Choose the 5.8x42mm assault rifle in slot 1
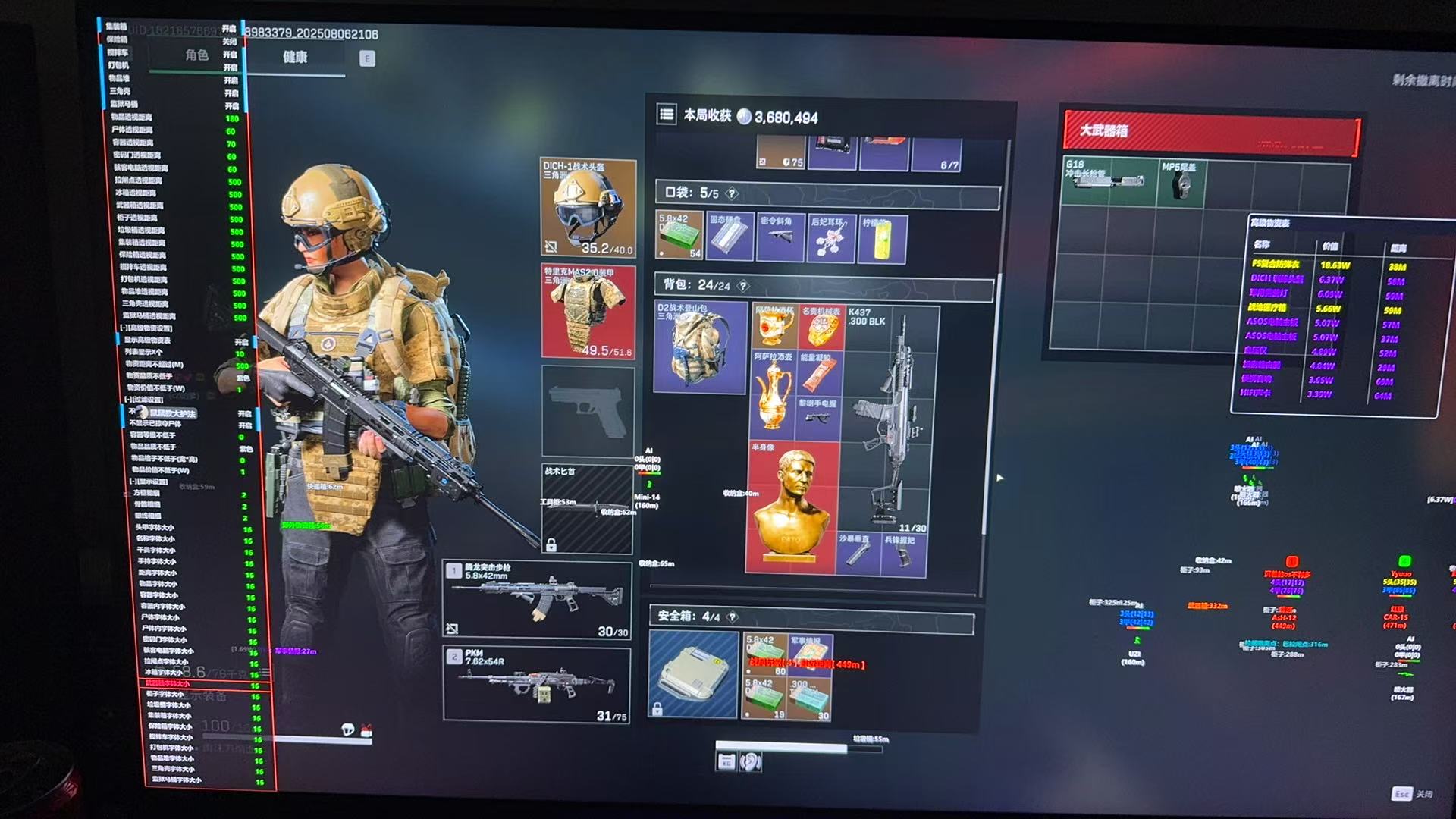Viewport: 1456px width, 819px height. coord(537,599)
